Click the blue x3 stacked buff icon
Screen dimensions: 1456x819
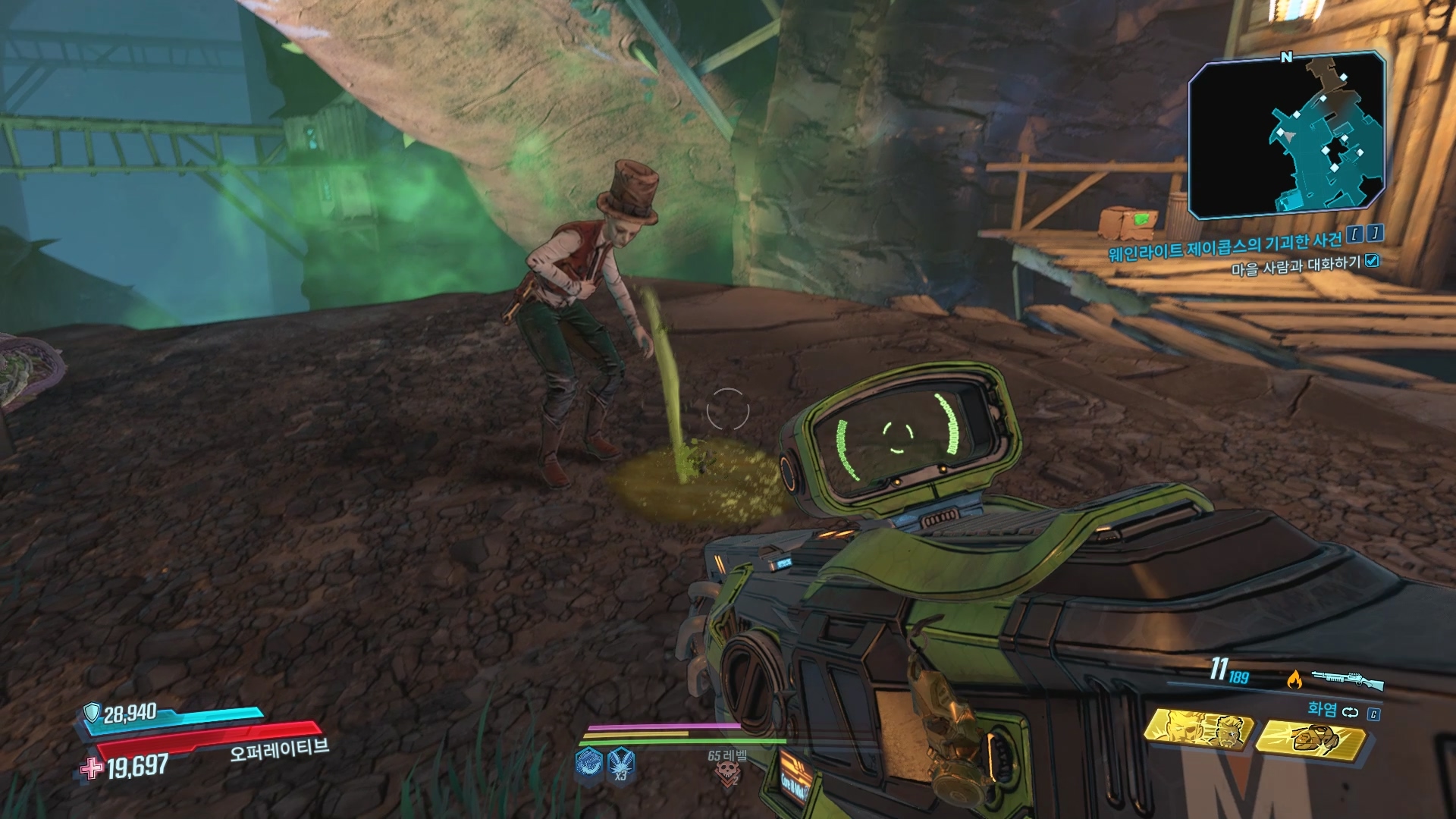pyautogui.click(x=620, y=762)
